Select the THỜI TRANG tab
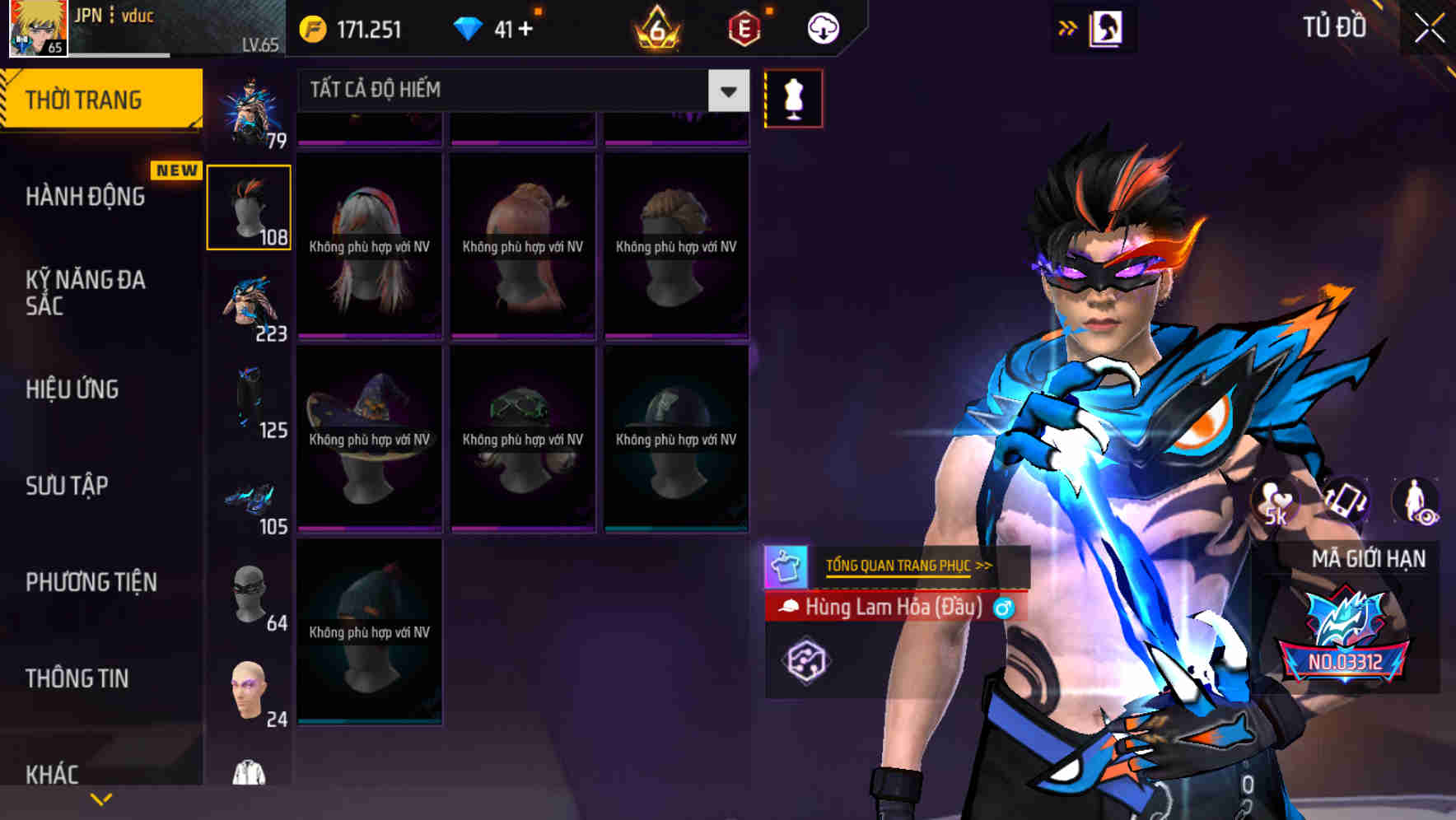The height and width of the screenshot is (820, 1456). tap(100, 100)
